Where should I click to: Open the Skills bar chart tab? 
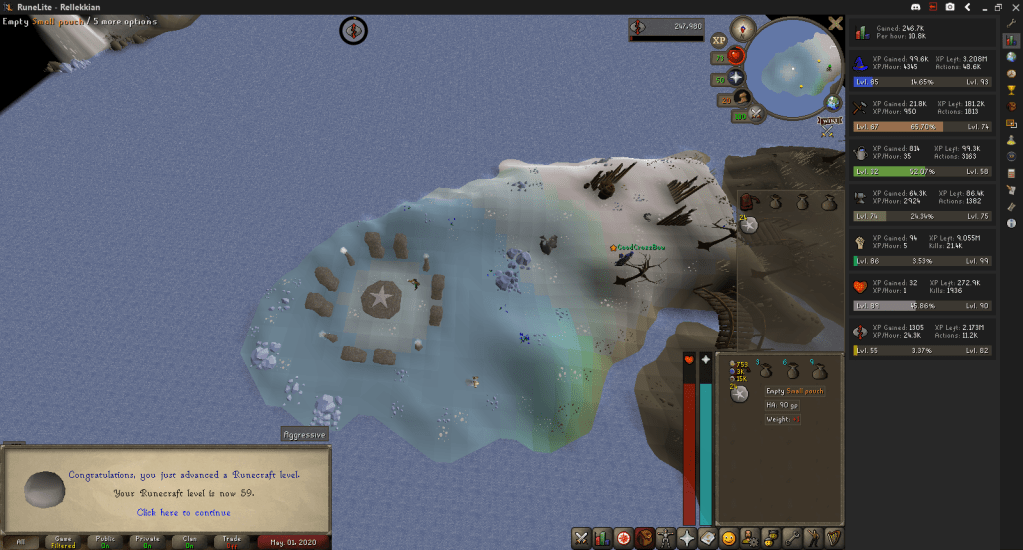click(x=602, y=538)
